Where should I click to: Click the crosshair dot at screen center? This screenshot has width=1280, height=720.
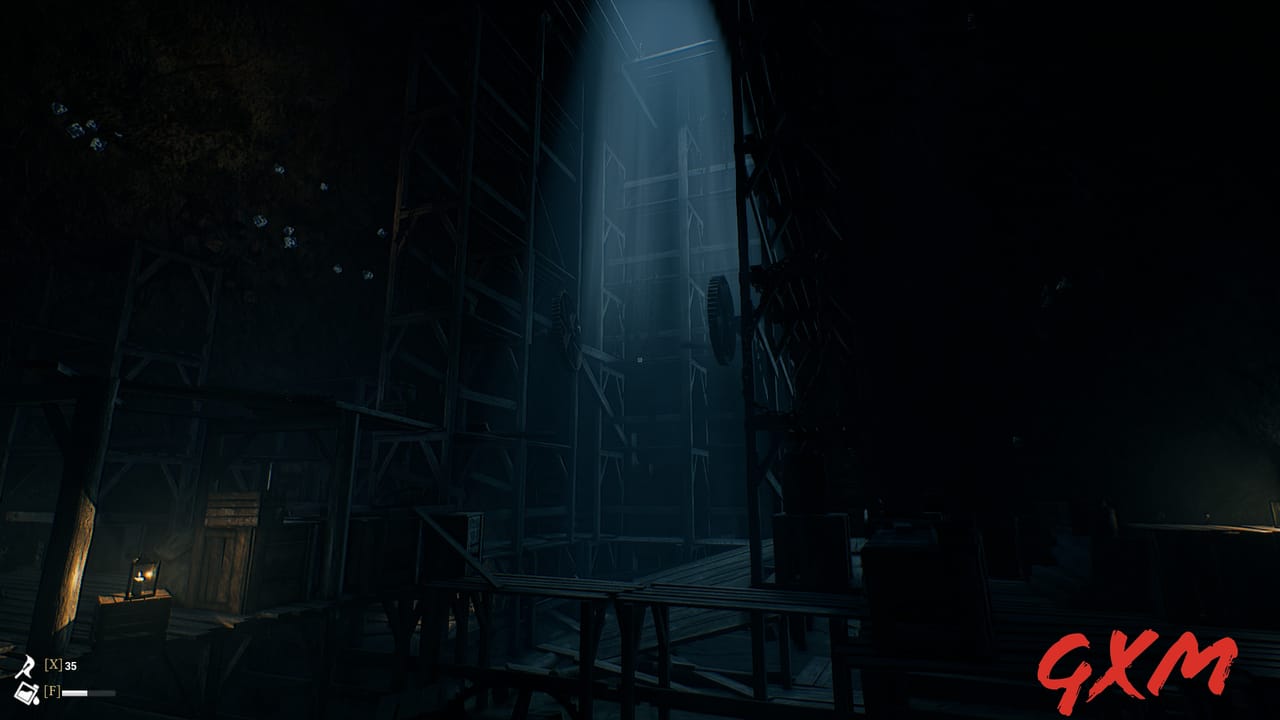coord(640,360)
